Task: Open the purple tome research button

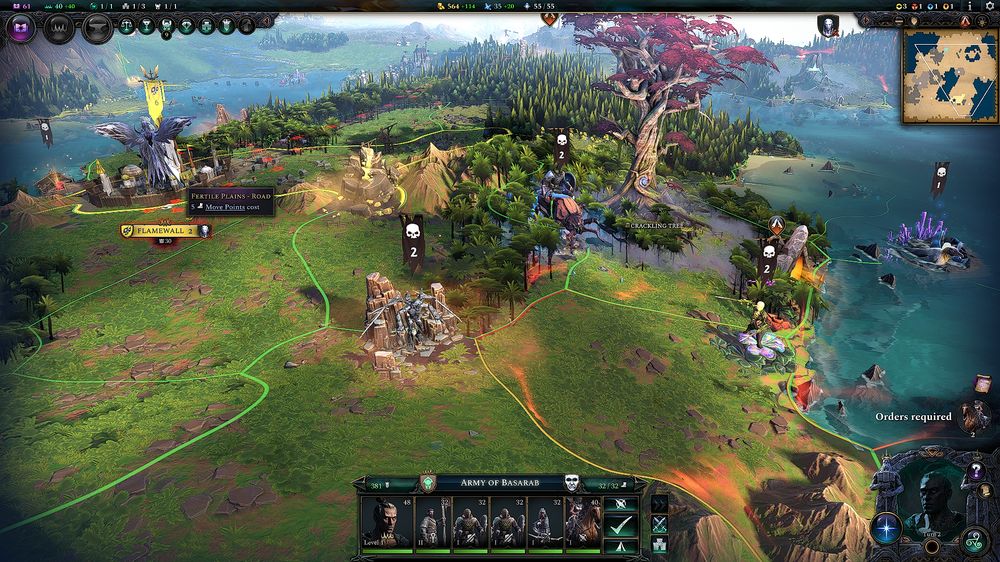Action: 21,28
